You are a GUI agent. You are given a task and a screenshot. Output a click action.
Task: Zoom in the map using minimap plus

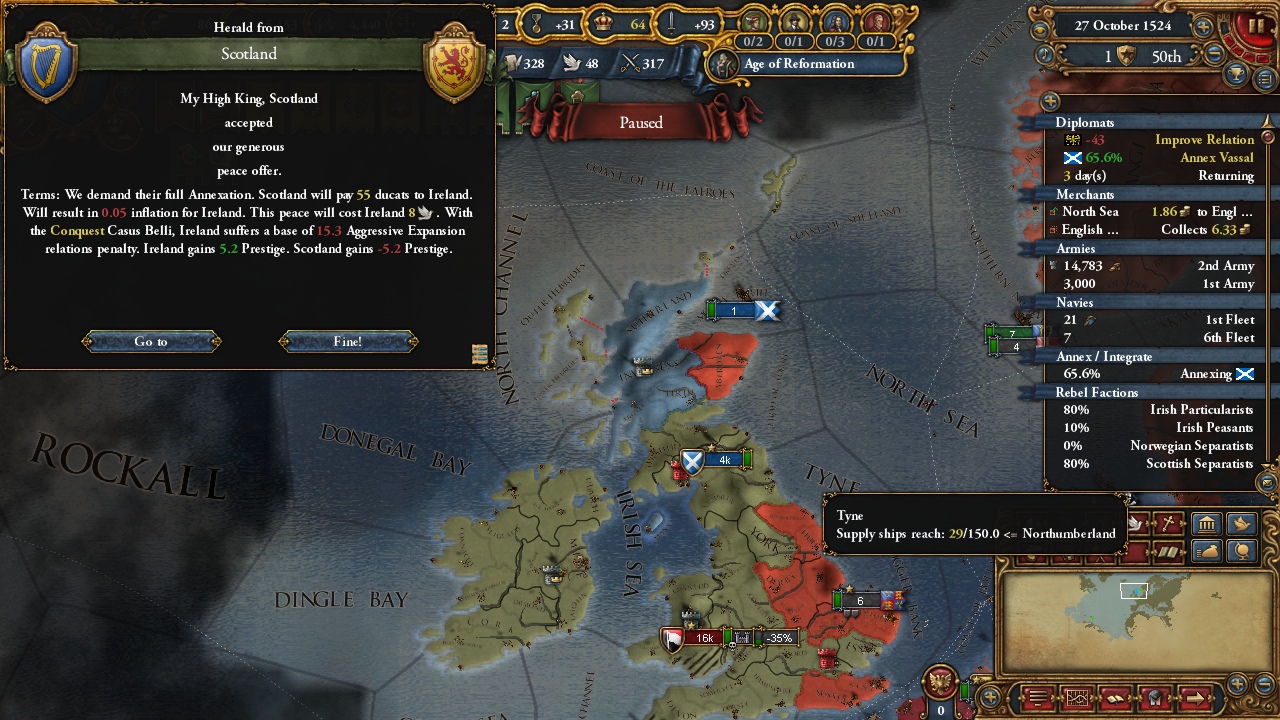(x=1238, y=684)
